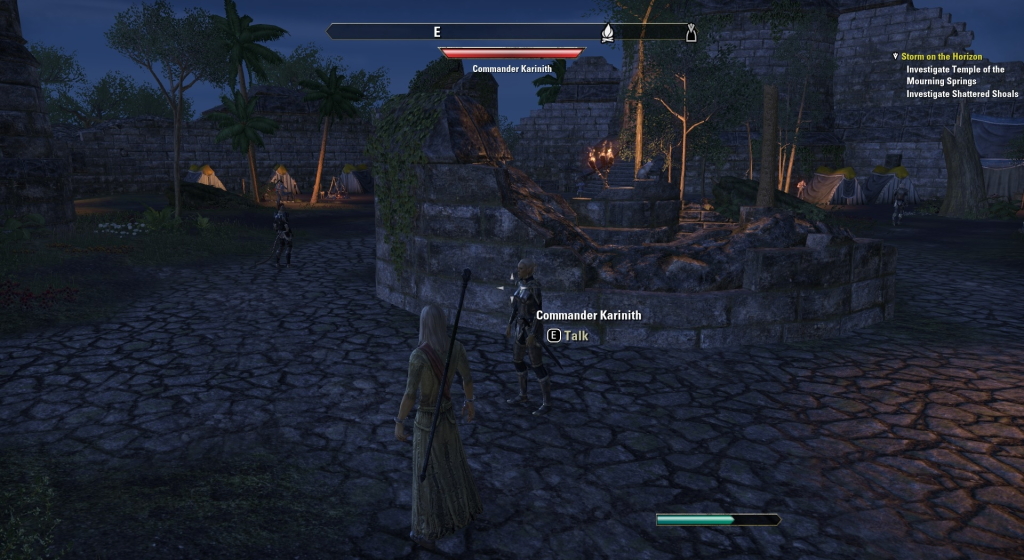1024x560 pixels.
Task: Click the Temple of the Mourning Springs objective
Action: tap(955, 75)
